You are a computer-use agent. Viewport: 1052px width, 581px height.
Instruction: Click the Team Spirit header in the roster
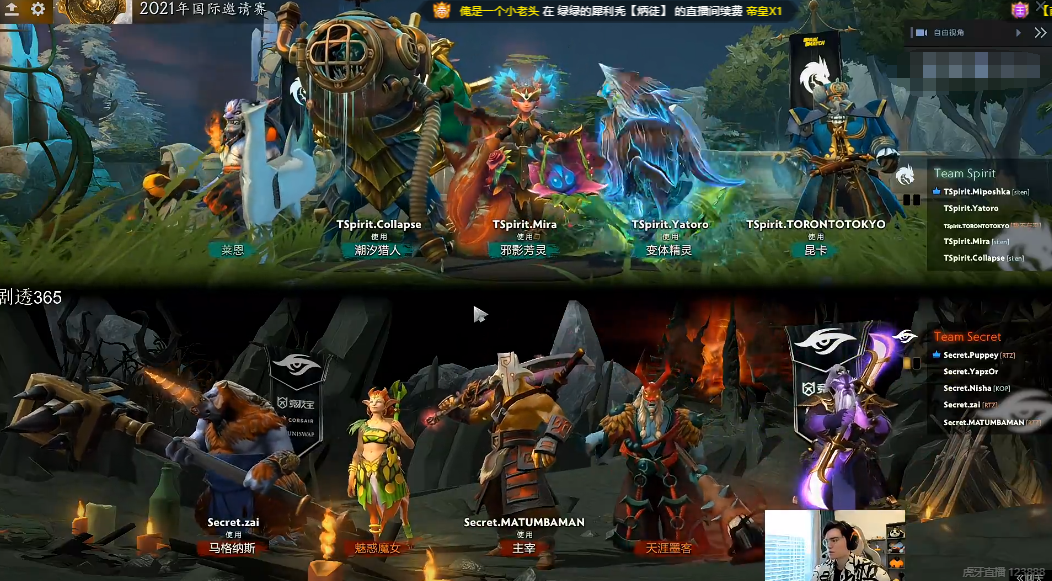[x=965, y=173]
